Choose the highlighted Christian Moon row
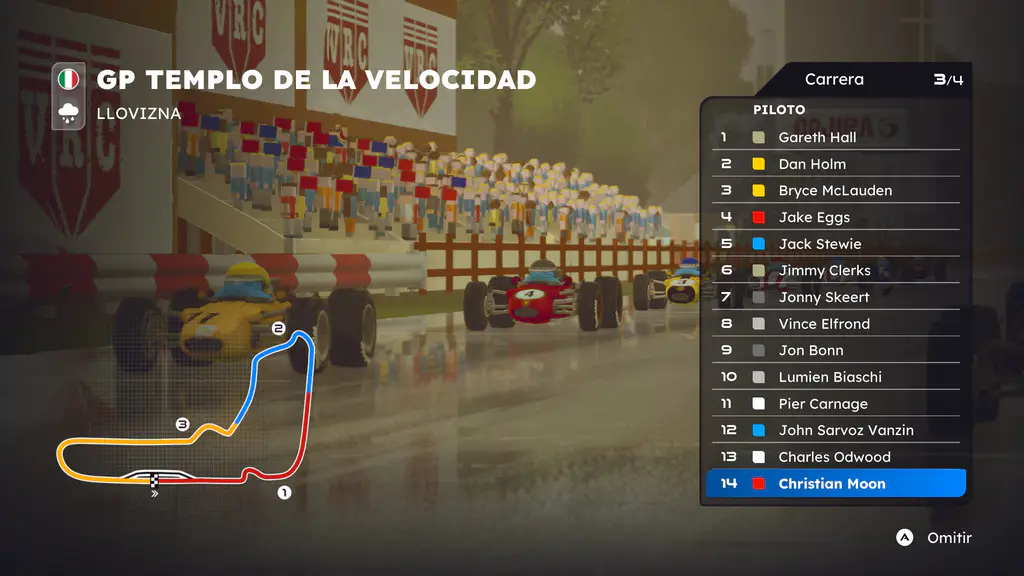1024x576 pixels. tap(835, 484)
